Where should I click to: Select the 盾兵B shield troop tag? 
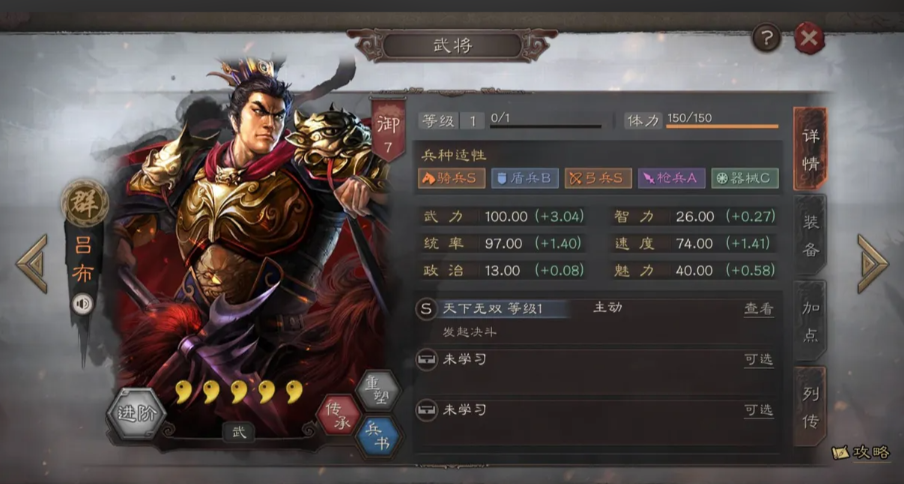524,178
